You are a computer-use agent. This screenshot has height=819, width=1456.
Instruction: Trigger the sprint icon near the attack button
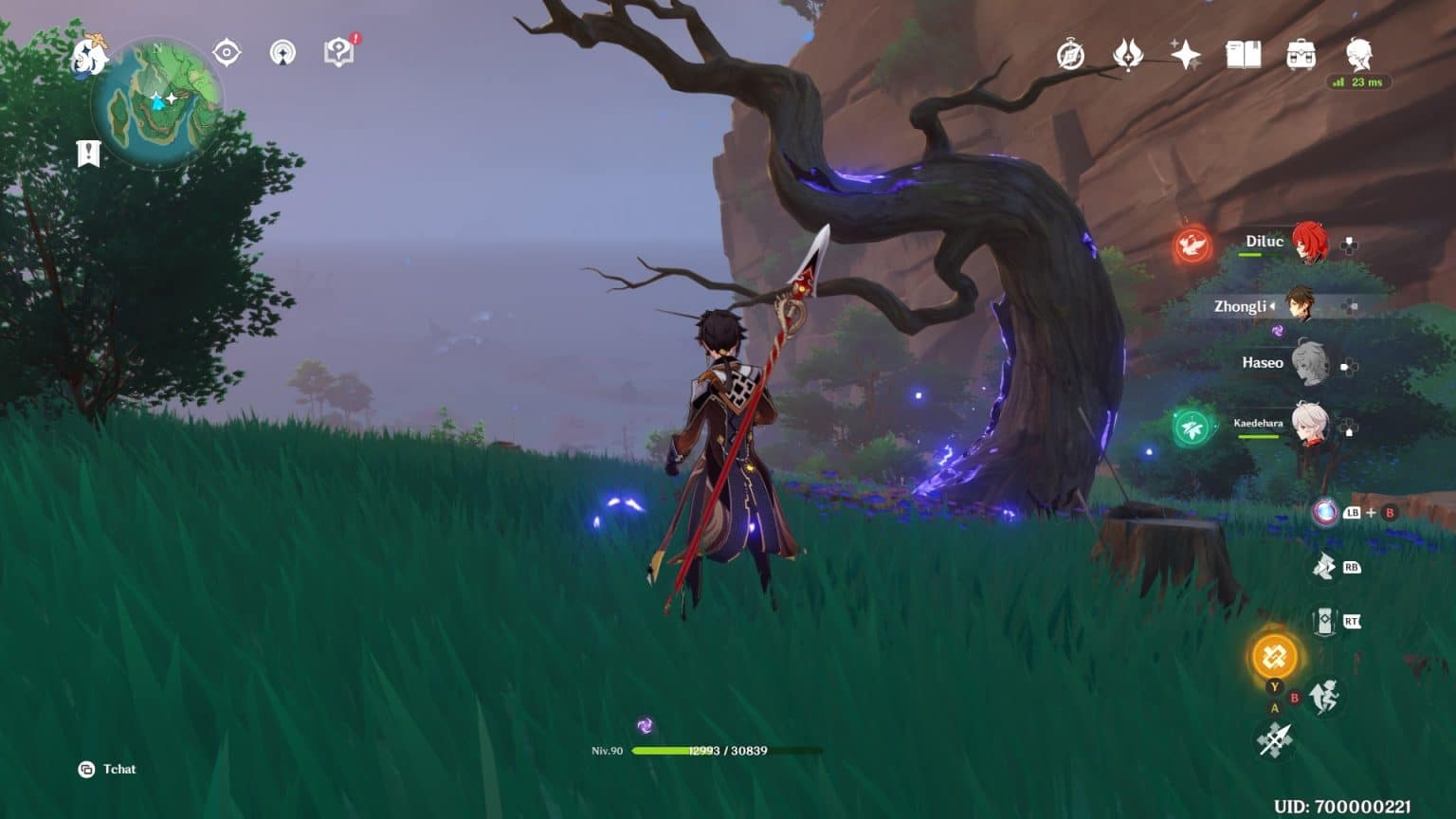tap(1324, 695)
